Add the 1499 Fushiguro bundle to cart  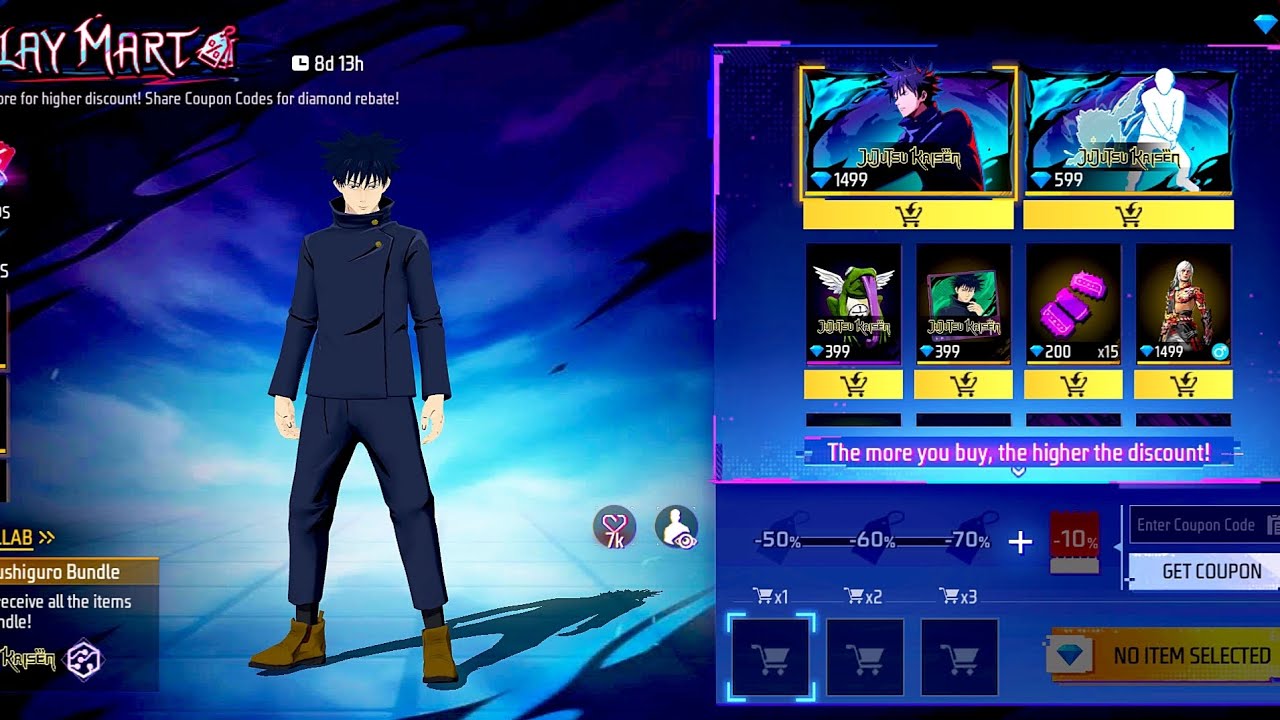pos(908,215)
